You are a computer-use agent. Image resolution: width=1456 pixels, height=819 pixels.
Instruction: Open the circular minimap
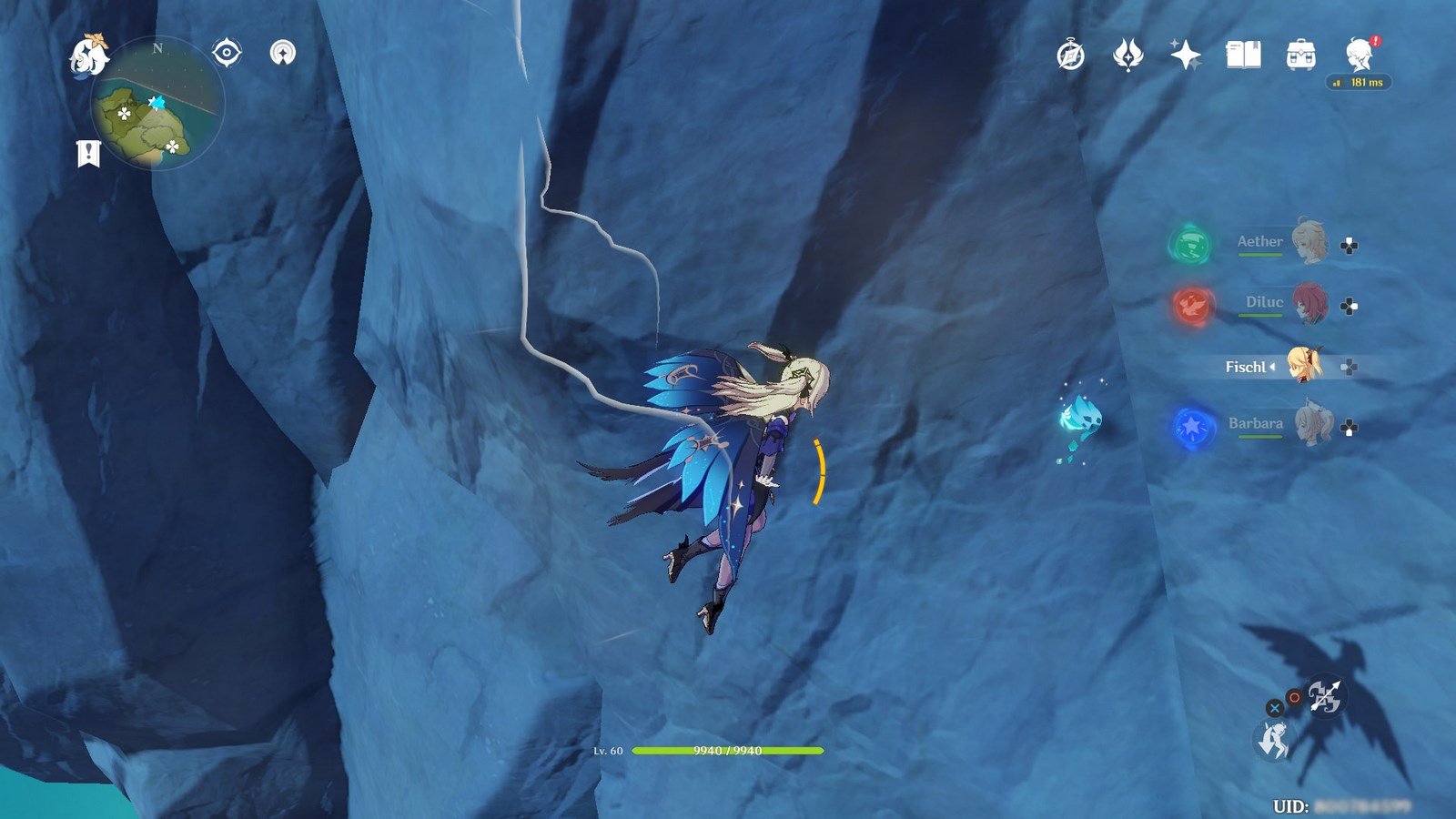pyautogui.click(x=157, y=103)
